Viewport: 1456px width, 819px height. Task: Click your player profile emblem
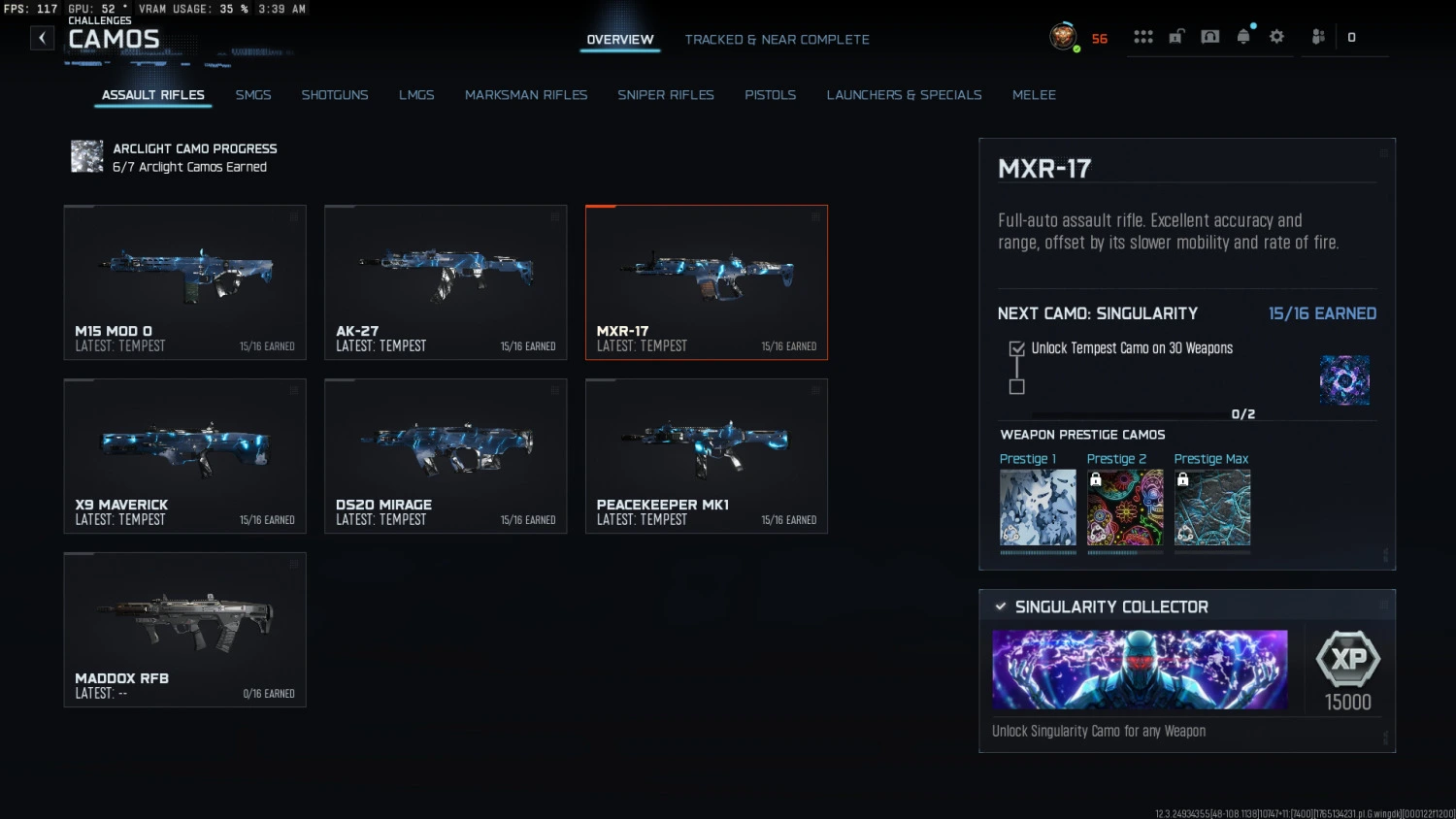(1063, 36)
